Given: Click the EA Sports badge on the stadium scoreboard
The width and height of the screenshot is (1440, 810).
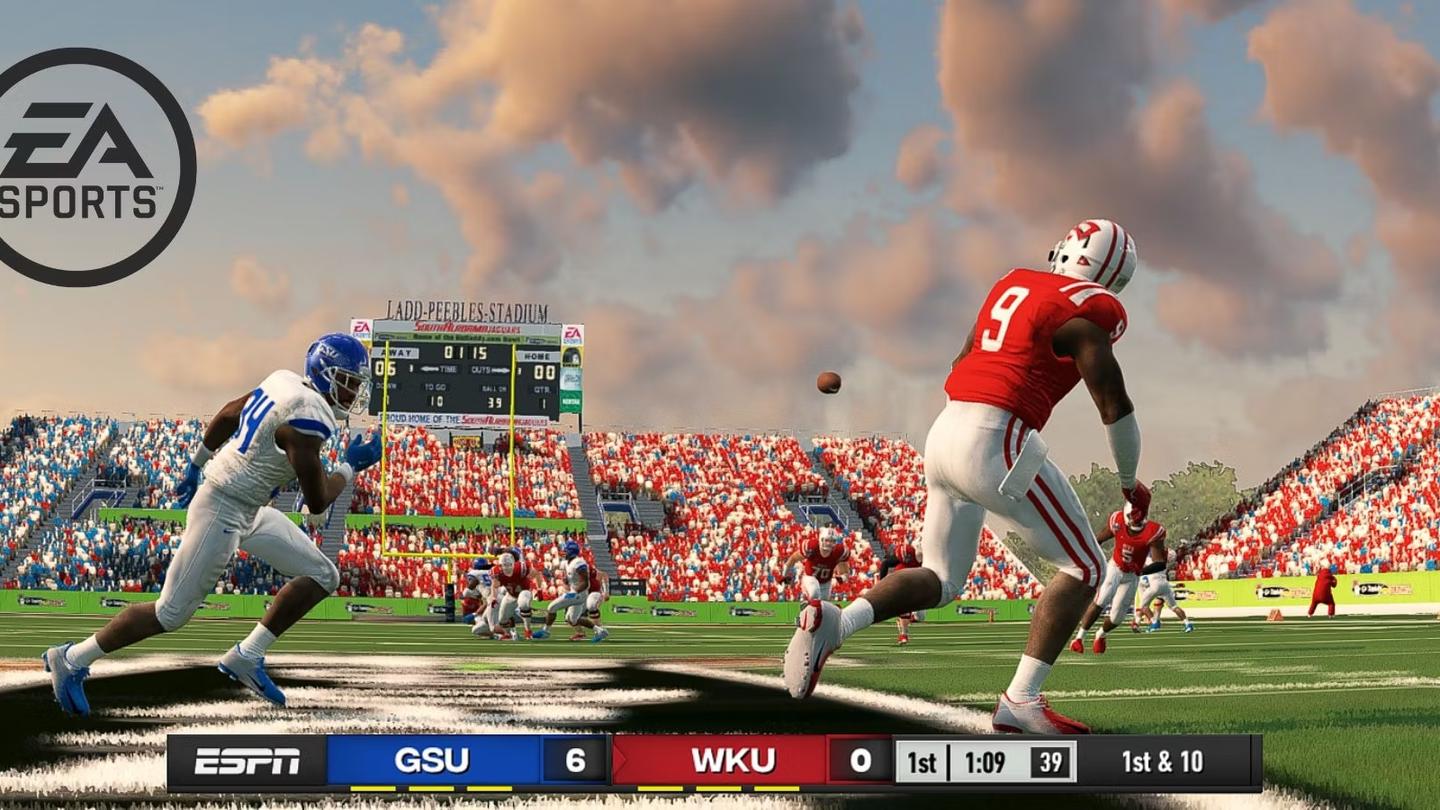Looking at the screenshot, I should point(573,333).
